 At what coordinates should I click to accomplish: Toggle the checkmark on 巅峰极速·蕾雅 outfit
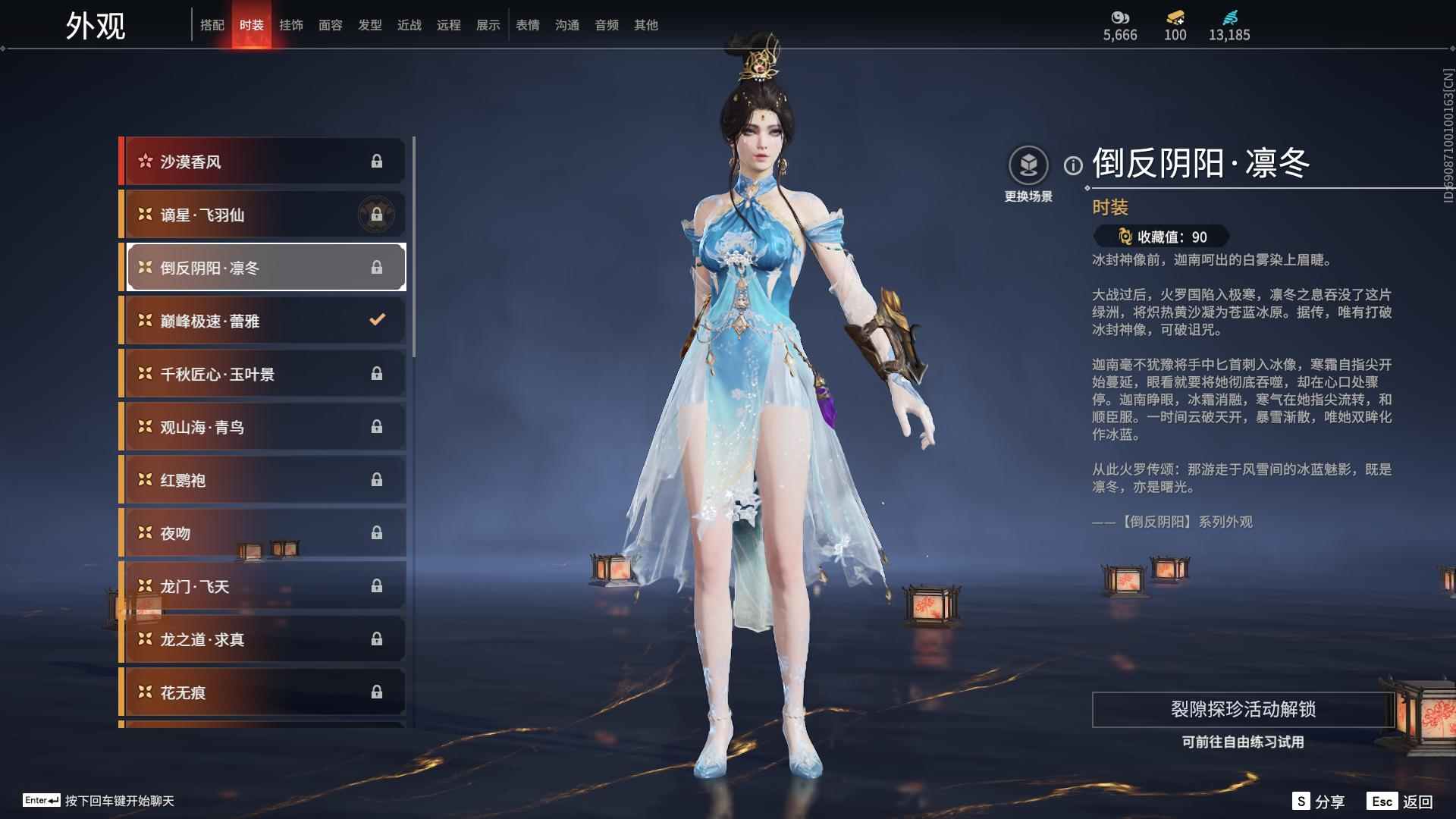(377, 320)
